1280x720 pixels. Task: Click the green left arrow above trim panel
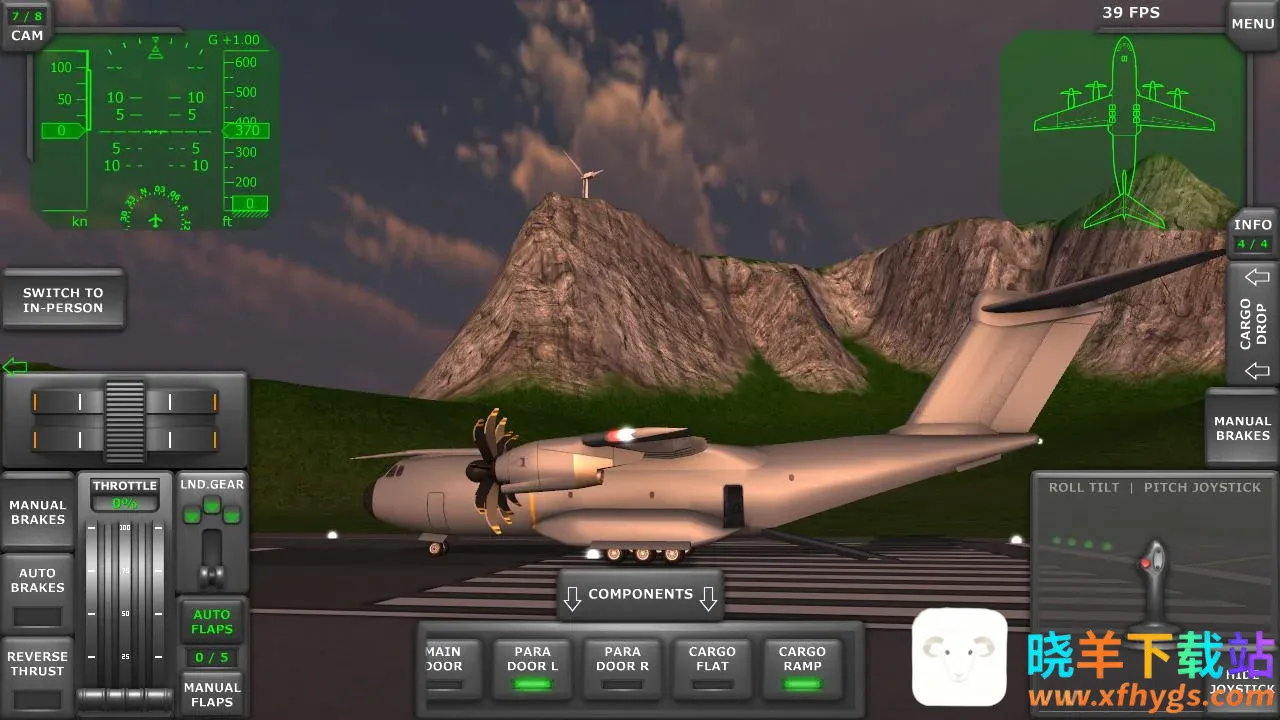[x=14, y=366]
